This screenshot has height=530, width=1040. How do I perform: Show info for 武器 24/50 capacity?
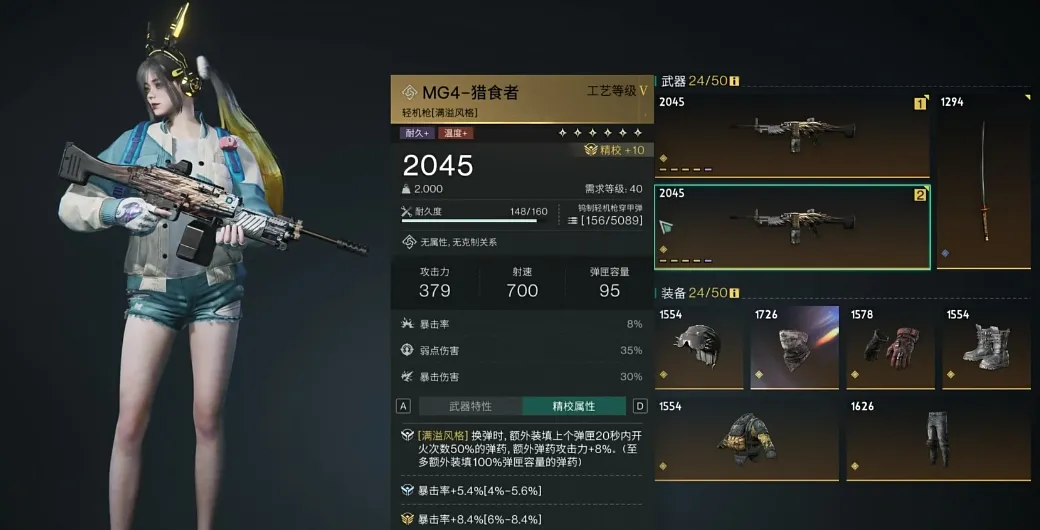coord(735,81)
